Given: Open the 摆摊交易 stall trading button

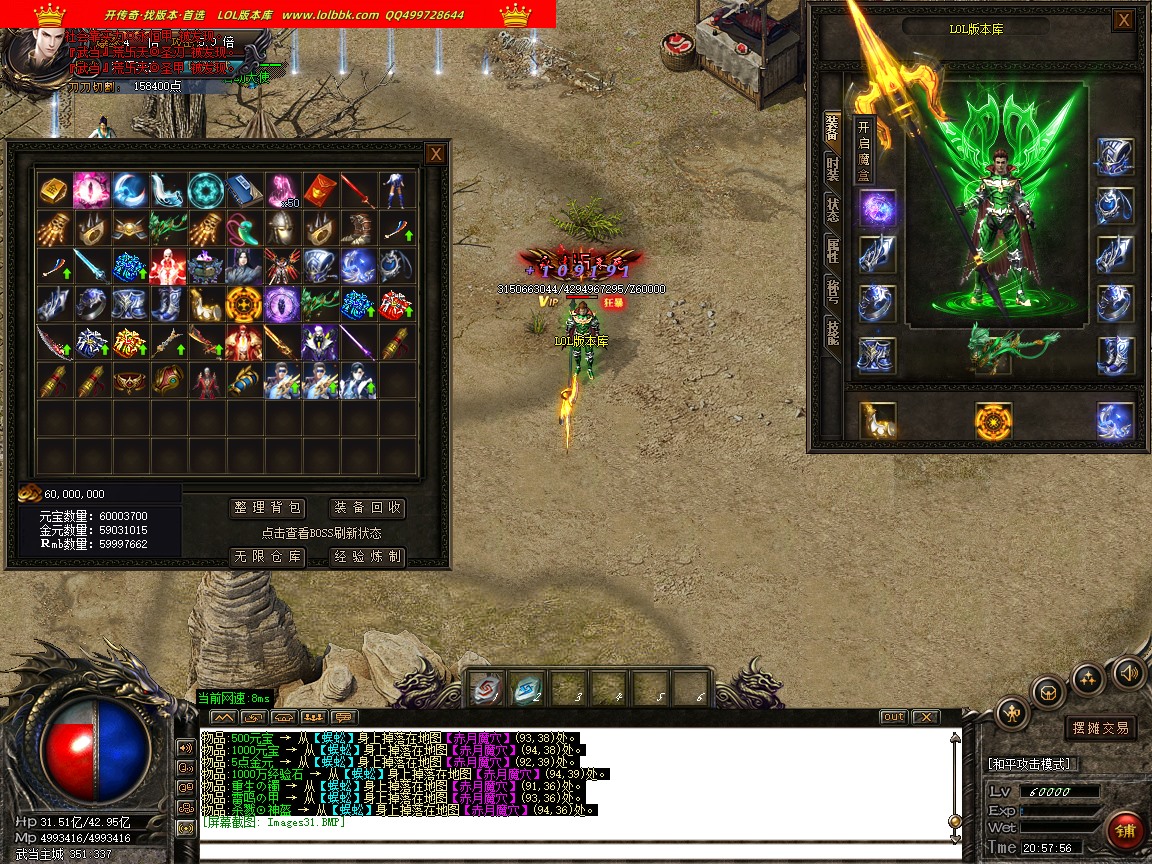Looking at the screenshot, I should tap(1100, 728).
